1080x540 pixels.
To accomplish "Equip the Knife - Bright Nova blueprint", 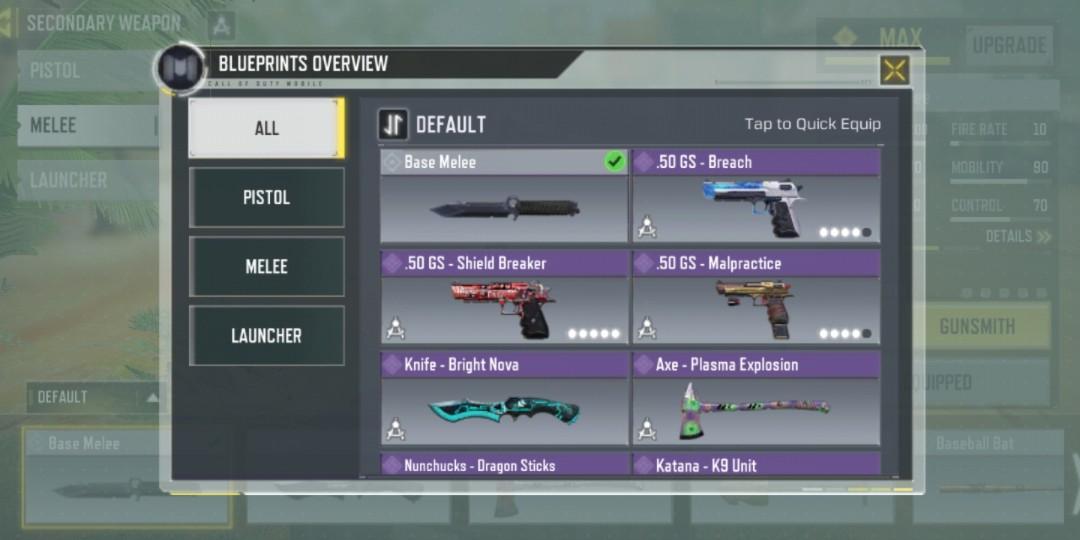I will point(504,398).
